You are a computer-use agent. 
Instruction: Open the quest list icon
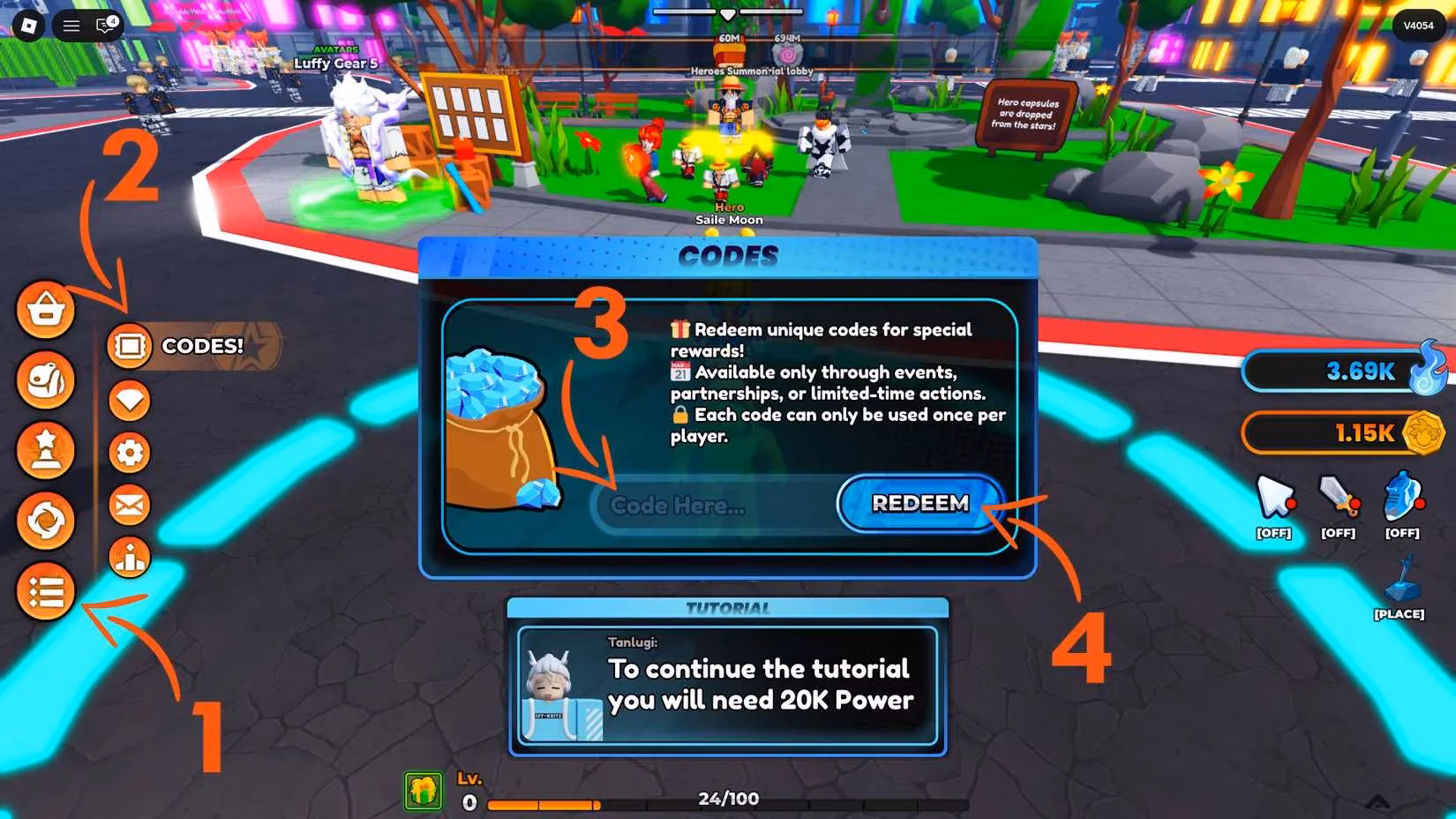pyautogui.click(x=44, y=592)
